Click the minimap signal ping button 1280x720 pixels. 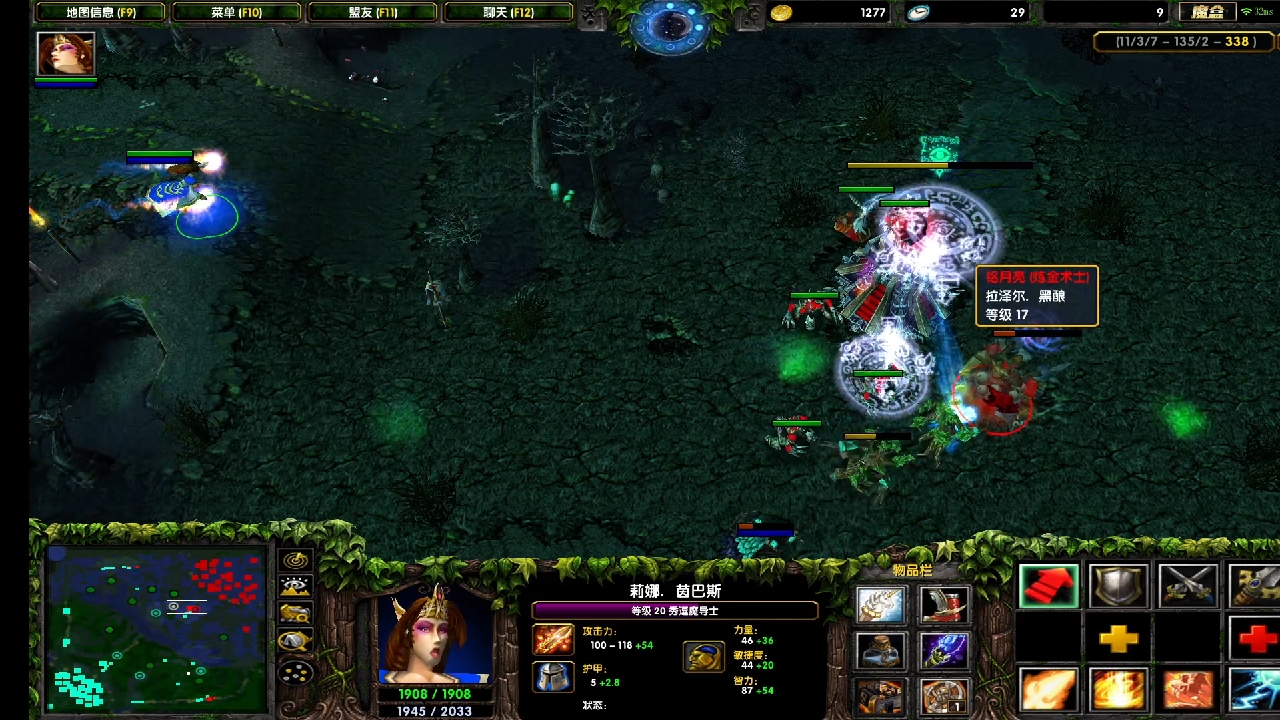(296, 561)
